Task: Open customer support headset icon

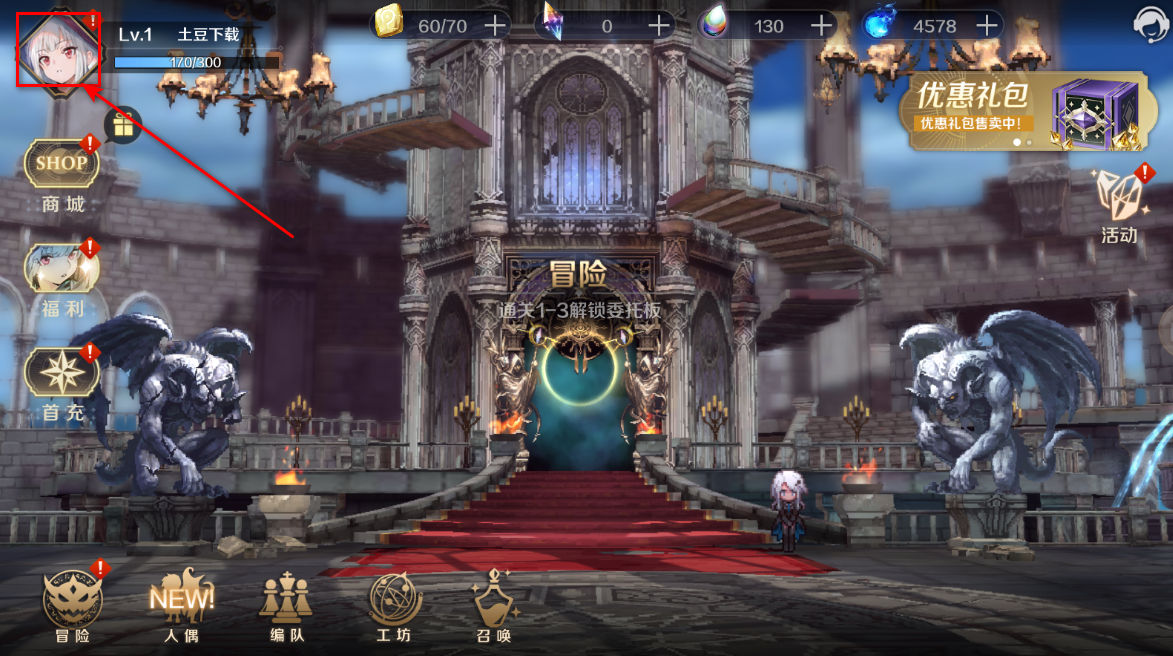Action: pyautogui.click(x=1150, y=24)
